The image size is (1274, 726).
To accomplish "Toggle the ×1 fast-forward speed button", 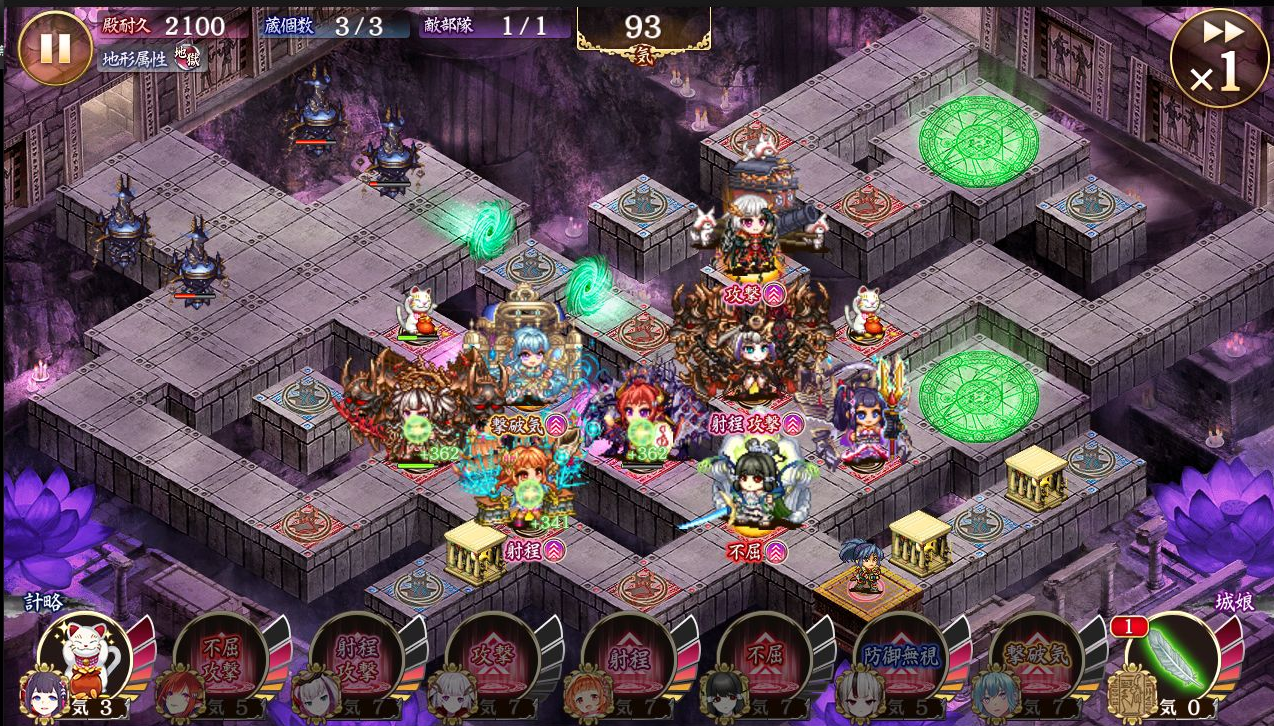I will (1218, 58).
